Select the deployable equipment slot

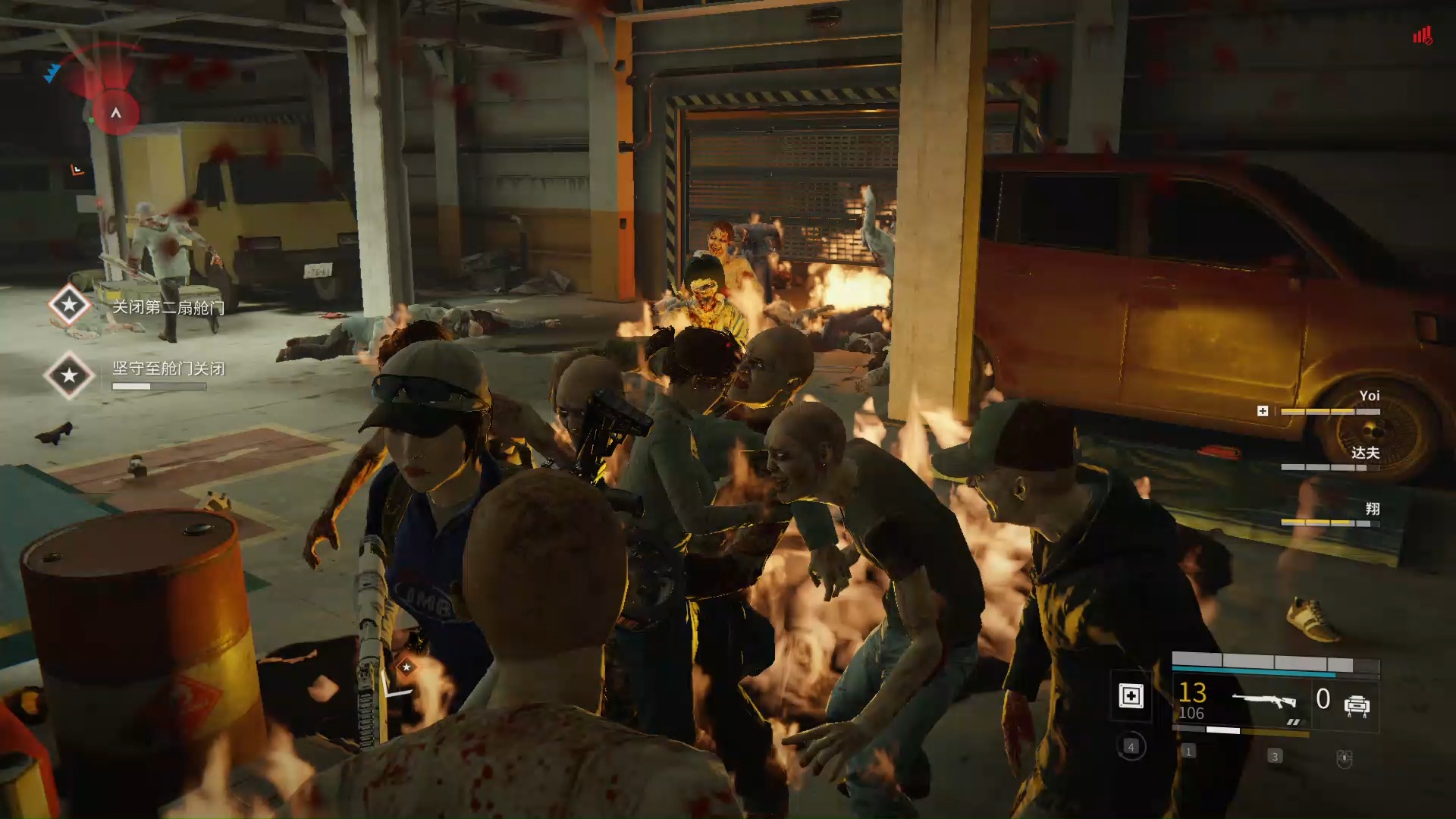1356,705
